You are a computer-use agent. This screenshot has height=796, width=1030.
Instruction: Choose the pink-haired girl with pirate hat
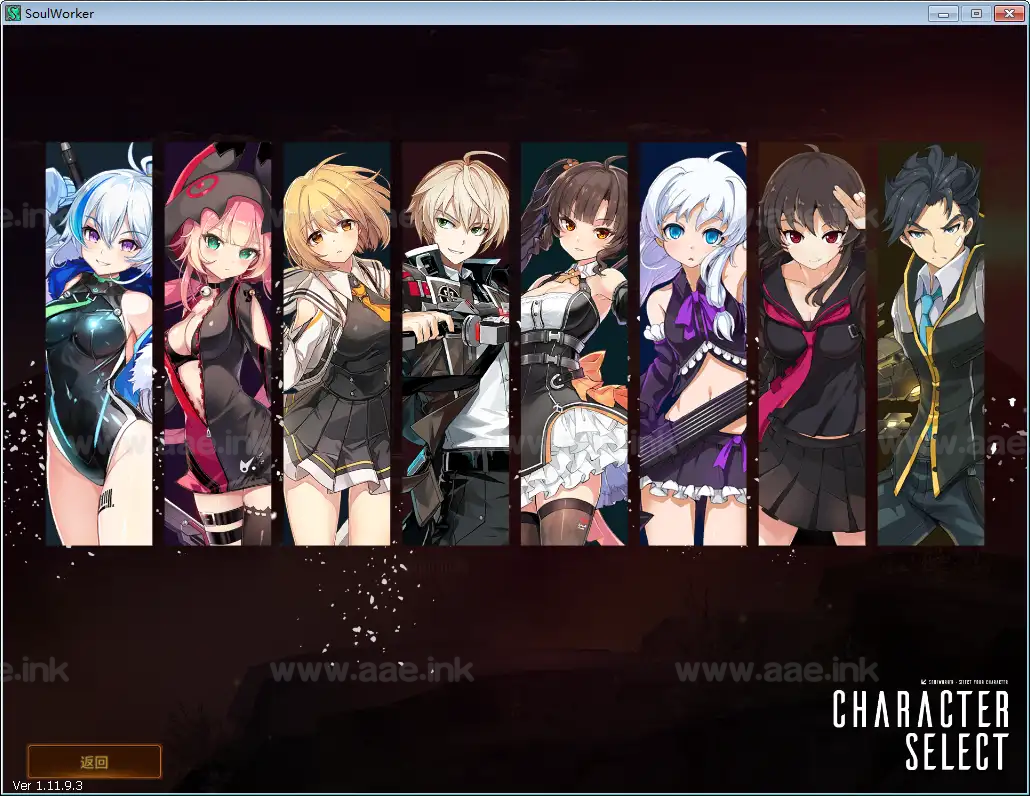pyautogui.click(x=218, y=343)
